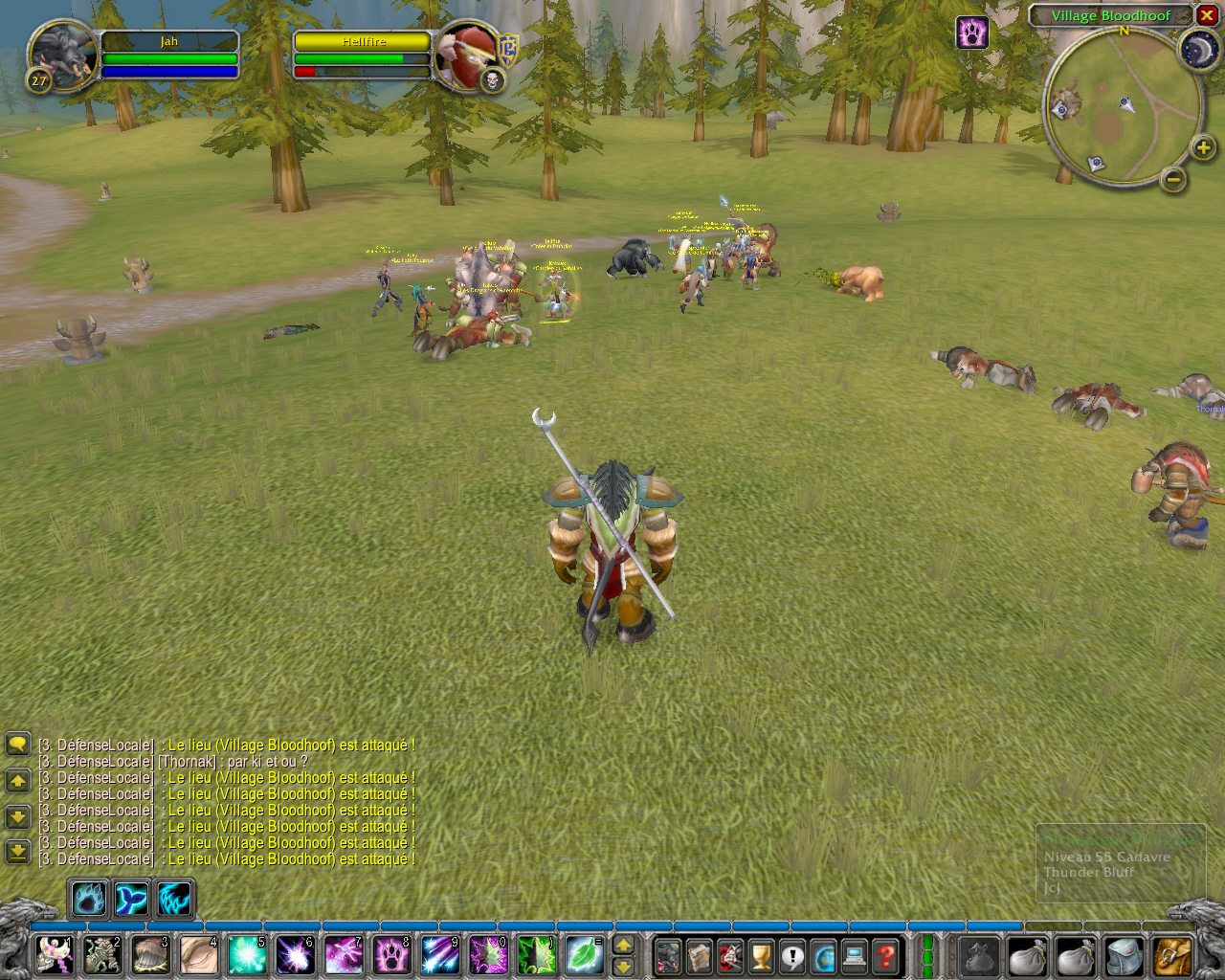This screenshot has width=1225, height=980.
Task: Open the blue-grey satchel bag
Action: 1125,955
